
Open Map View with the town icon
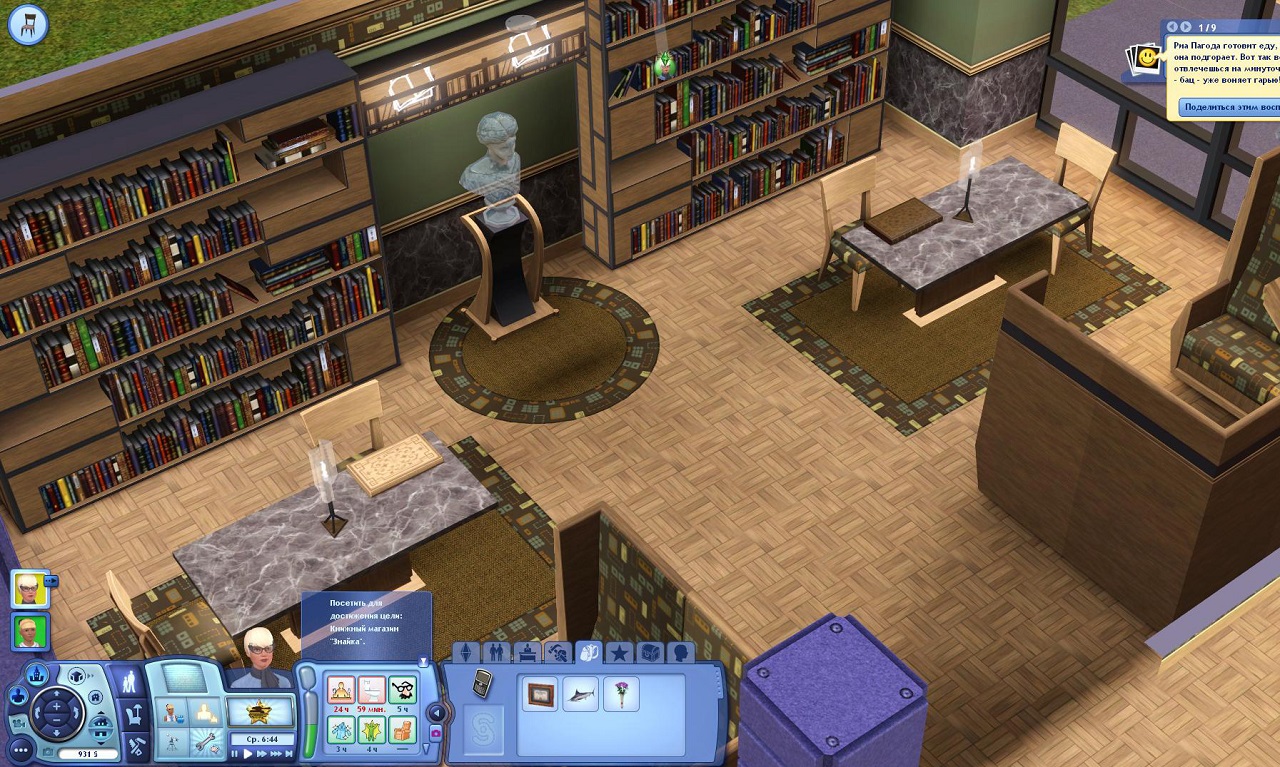[x=36, y=675]
